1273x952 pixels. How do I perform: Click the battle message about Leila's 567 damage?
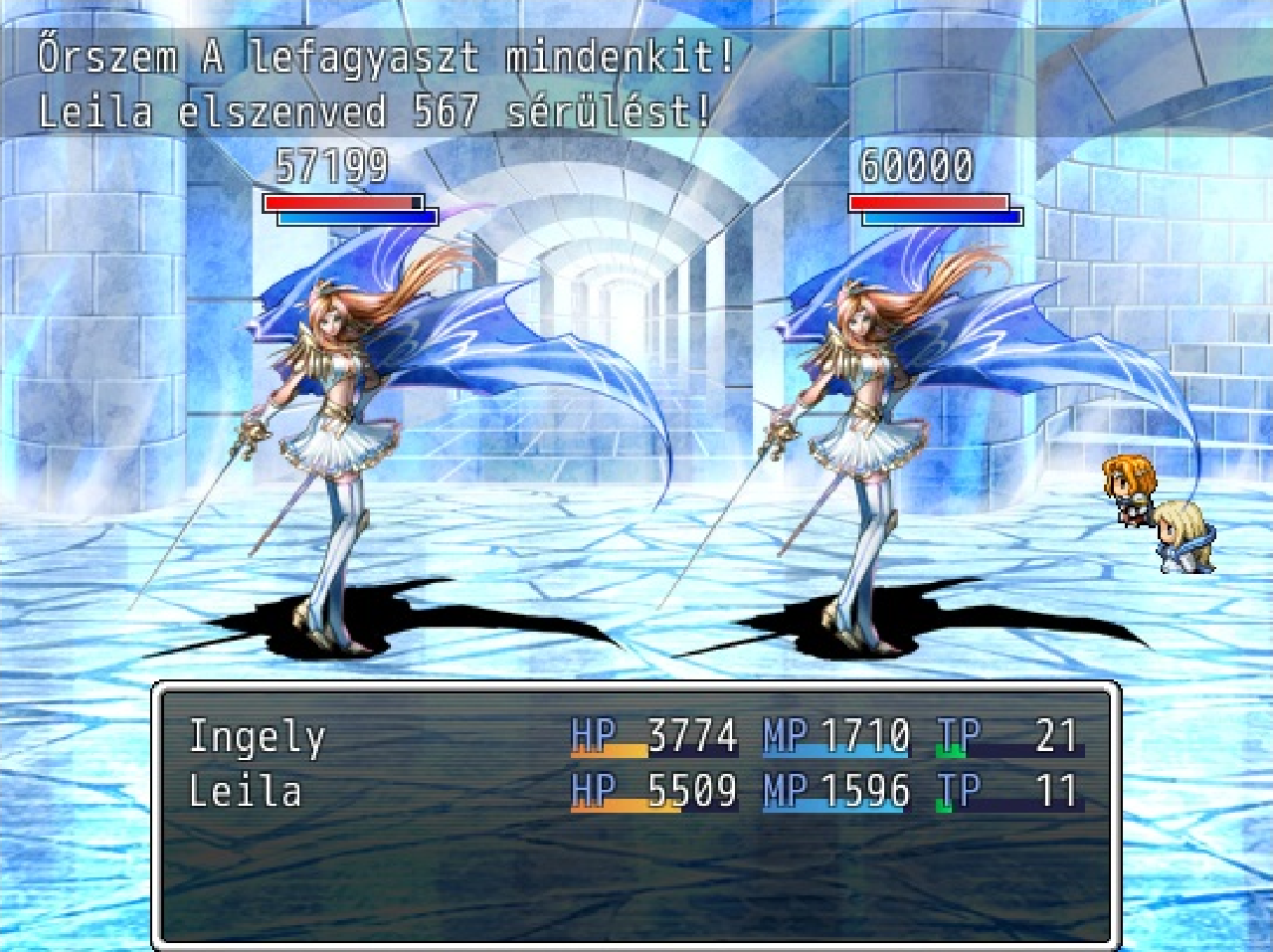coord(373,112)
